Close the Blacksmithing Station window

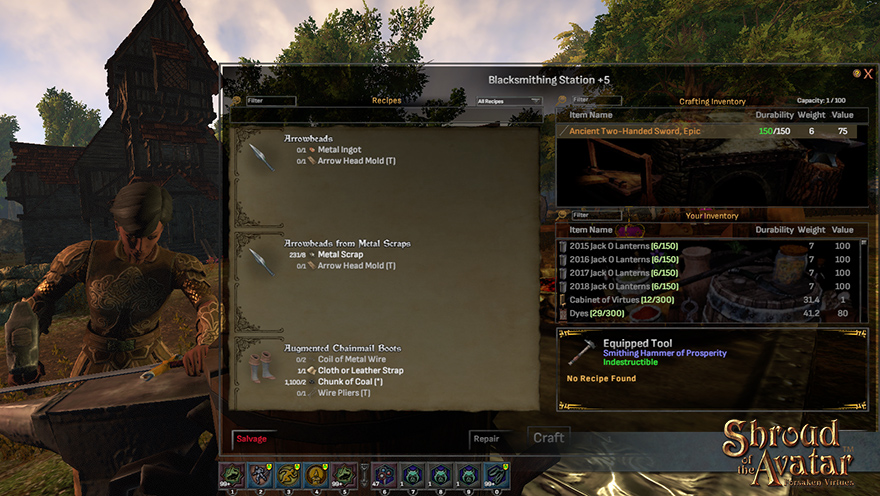coord(868,74)
